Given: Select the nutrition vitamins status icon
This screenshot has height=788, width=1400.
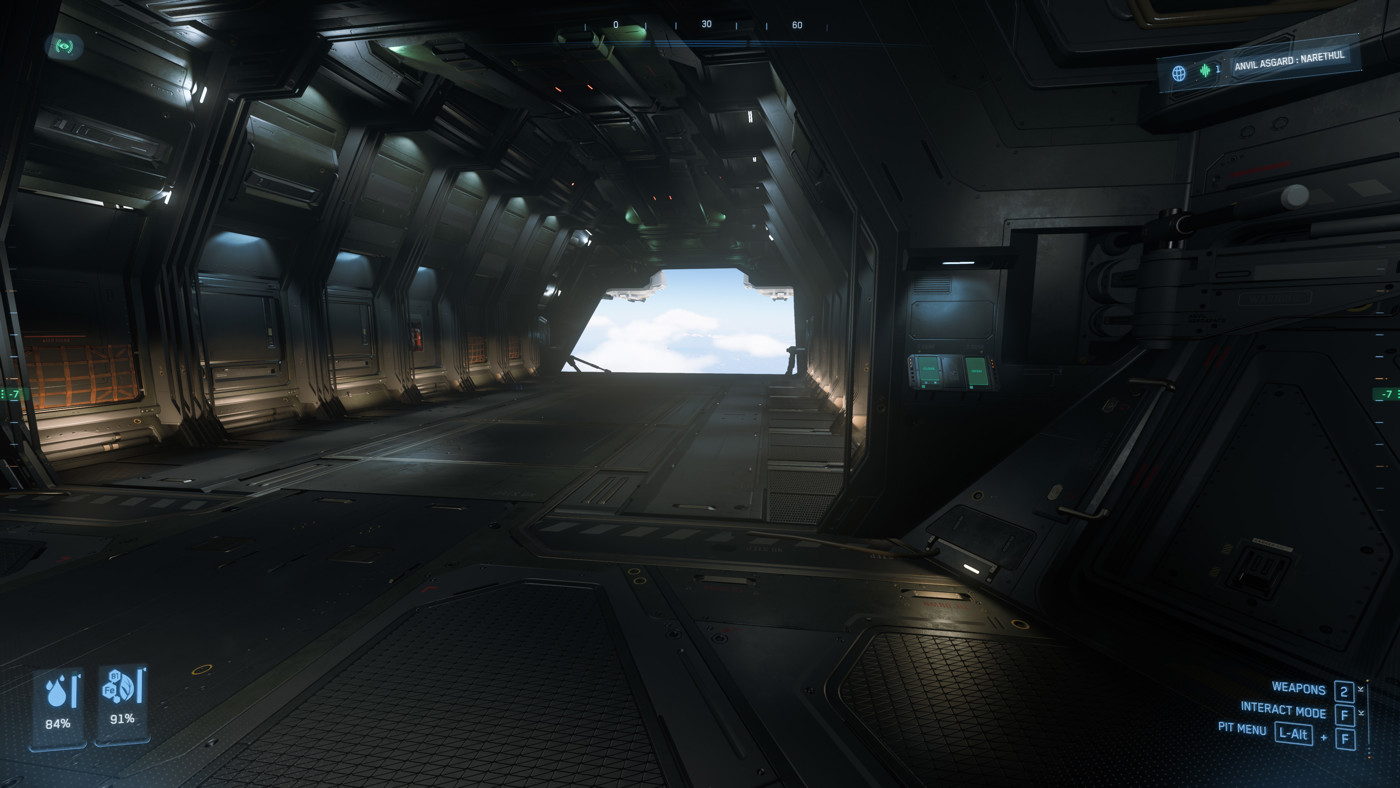Looking at the screenshot, I should pyautogui.click(x=119, y=688).
